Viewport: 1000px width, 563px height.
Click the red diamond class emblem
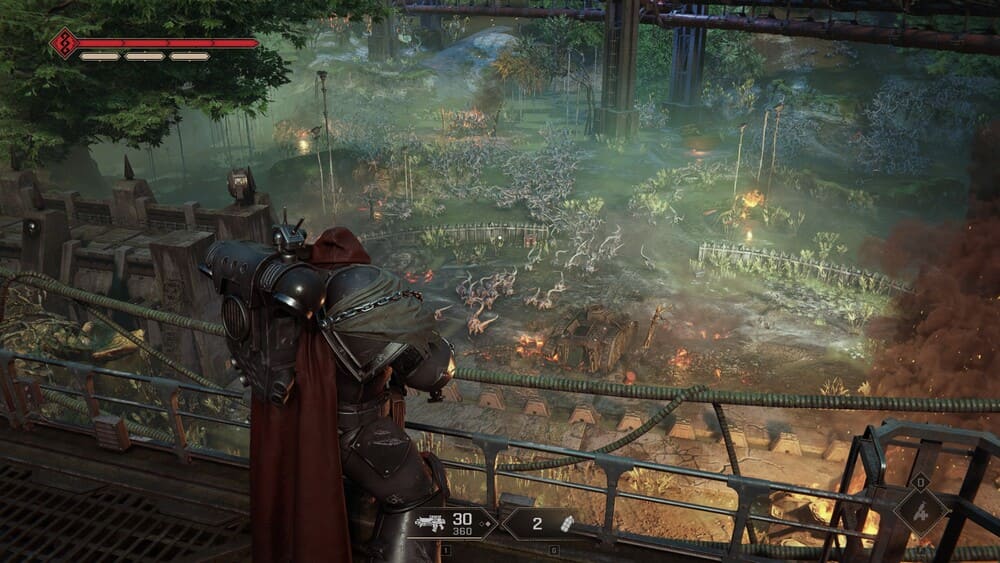coord(65,43)
